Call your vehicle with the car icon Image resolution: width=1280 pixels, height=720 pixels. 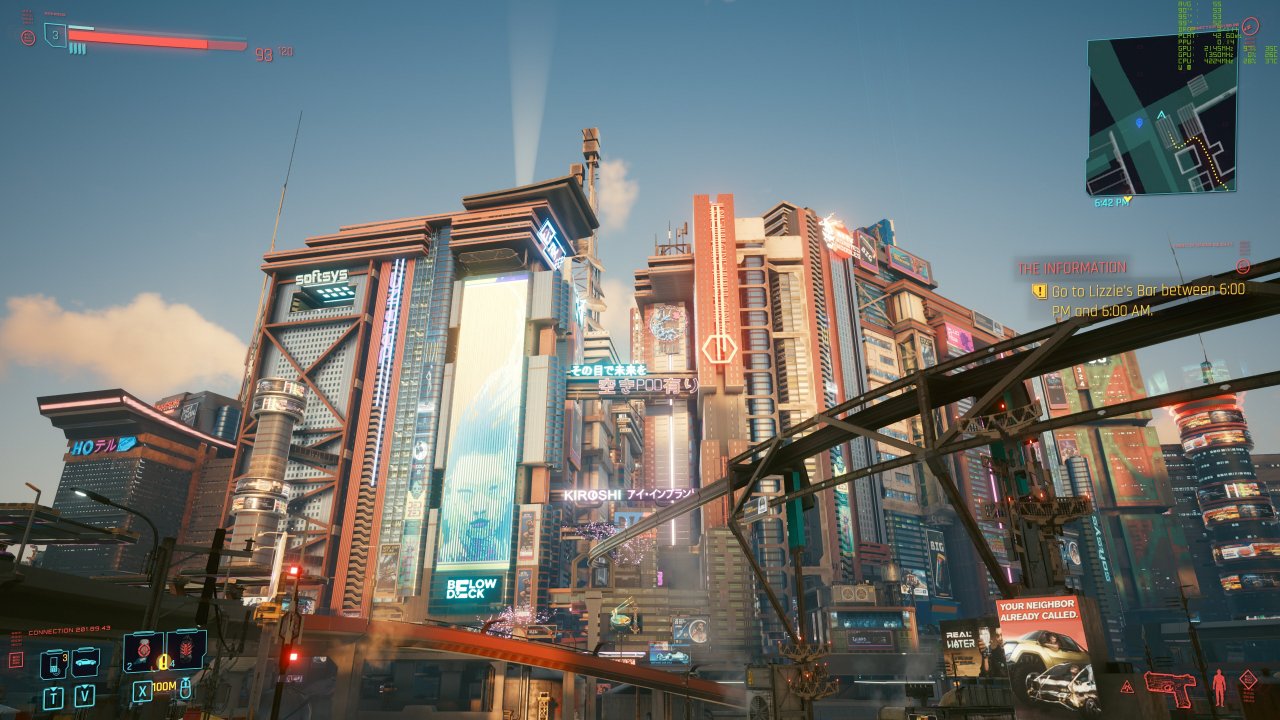85,662
